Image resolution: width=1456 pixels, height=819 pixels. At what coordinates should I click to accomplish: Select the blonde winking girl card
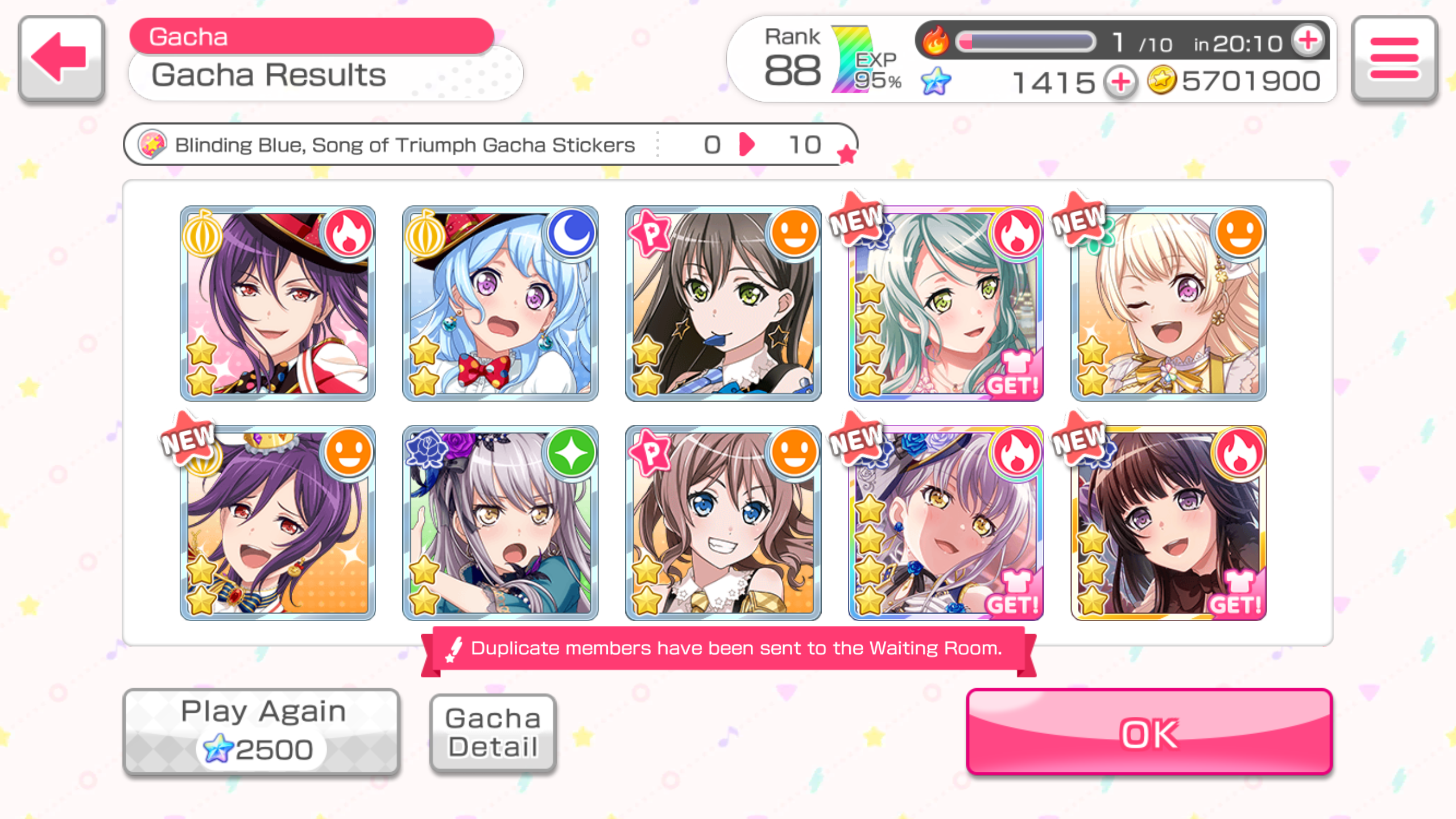(1168, 303)
